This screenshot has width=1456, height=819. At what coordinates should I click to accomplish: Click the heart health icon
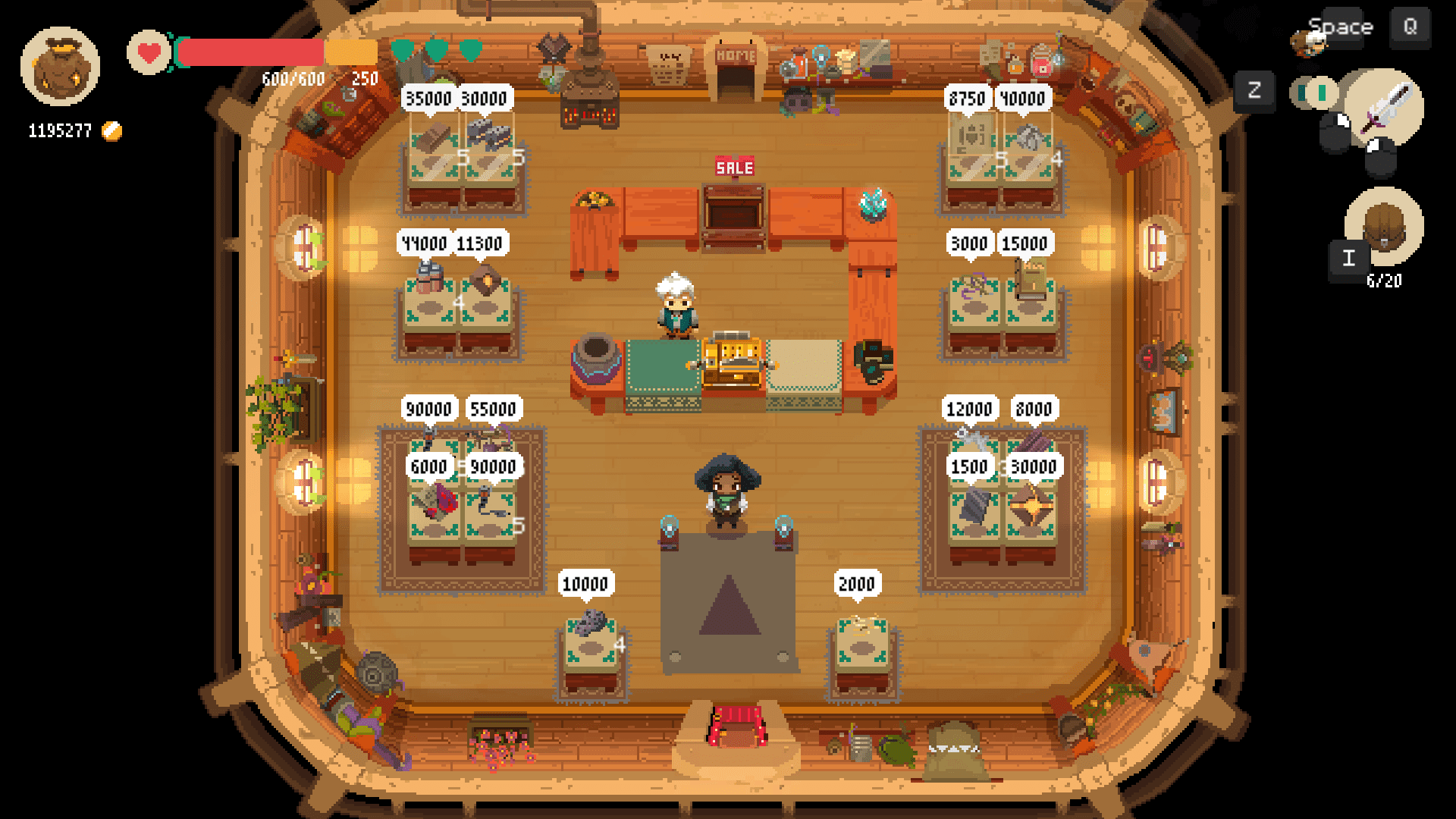coord(149,53)
